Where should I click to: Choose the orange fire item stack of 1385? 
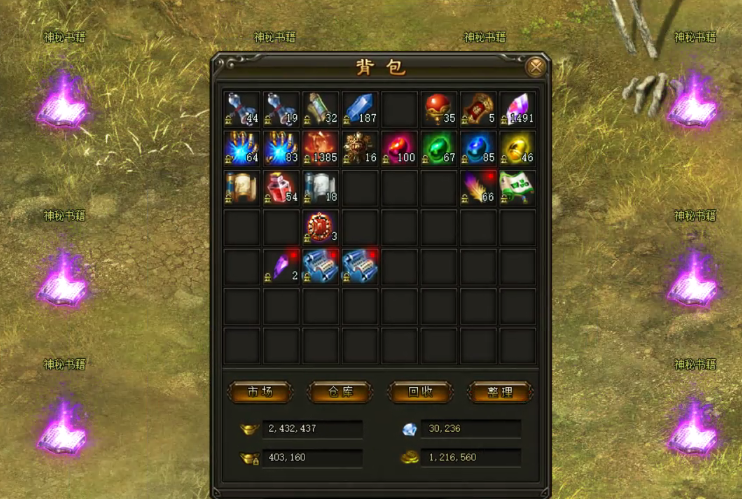point(320,147)
